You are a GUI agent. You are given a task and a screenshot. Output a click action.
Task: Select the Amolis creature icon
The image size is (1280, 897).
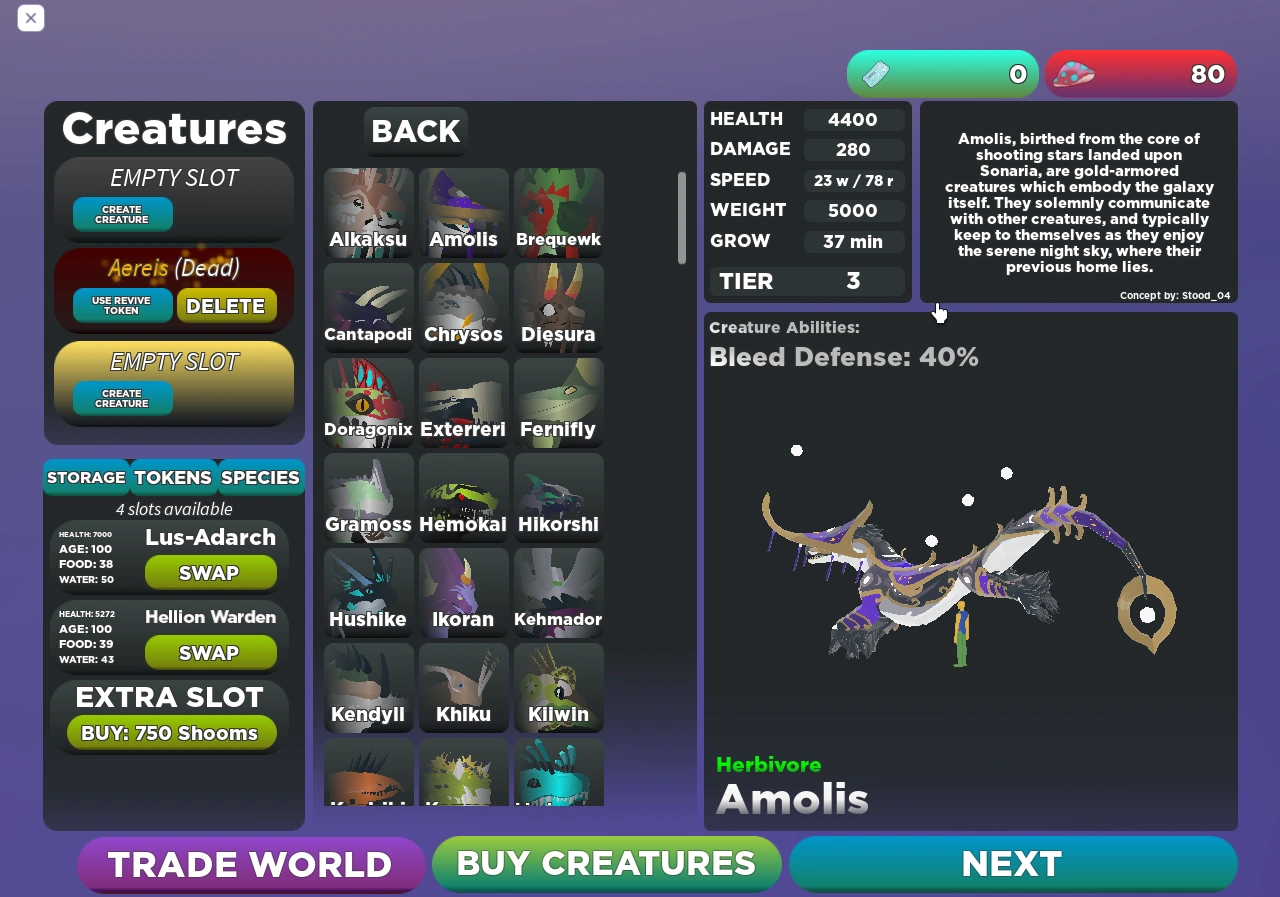pyautogui.click(x=463, y=212)
